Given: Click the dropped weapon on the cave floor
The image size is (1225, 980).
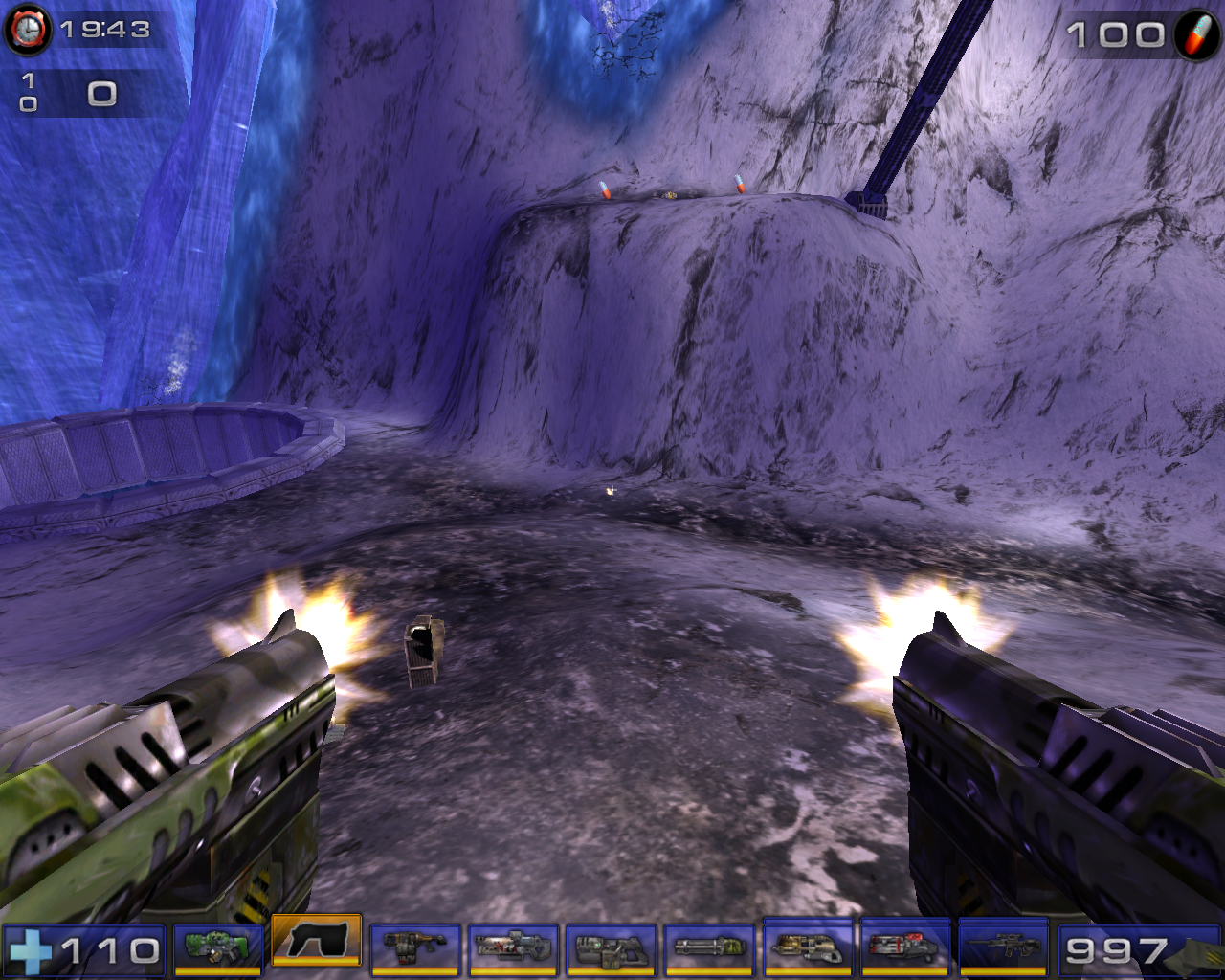Looking at the screenshot, I should click(x=424, y=653).
